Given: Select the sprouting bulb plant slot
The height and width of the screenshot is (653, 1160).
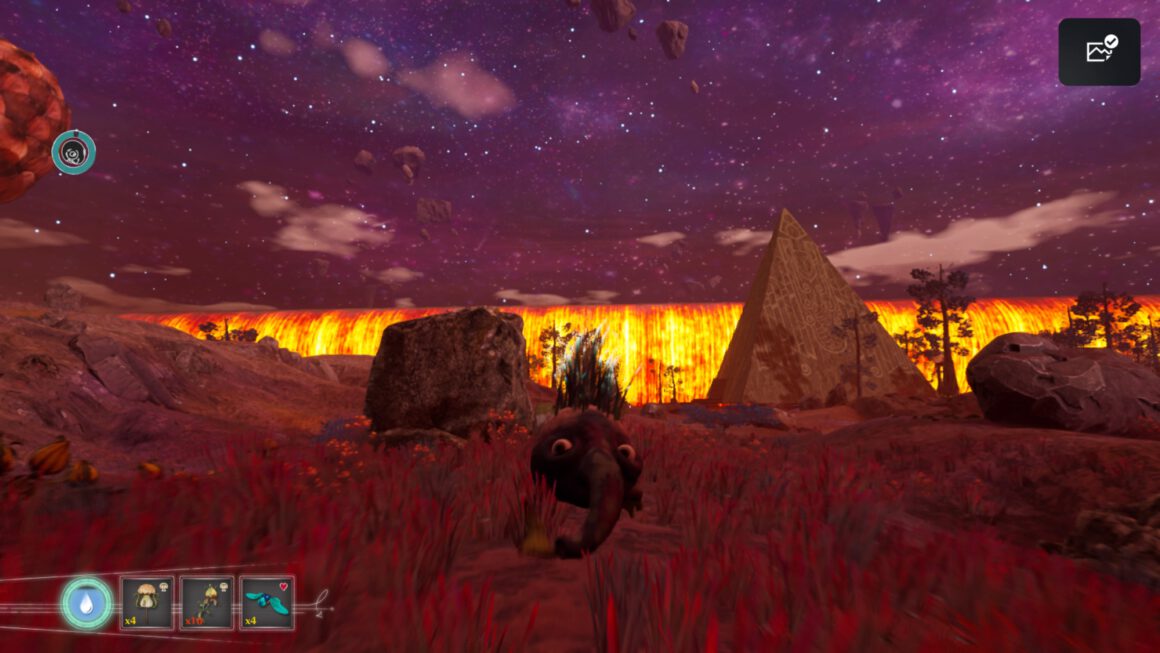Looking at the screenshot, I should [x=207, y=603].
